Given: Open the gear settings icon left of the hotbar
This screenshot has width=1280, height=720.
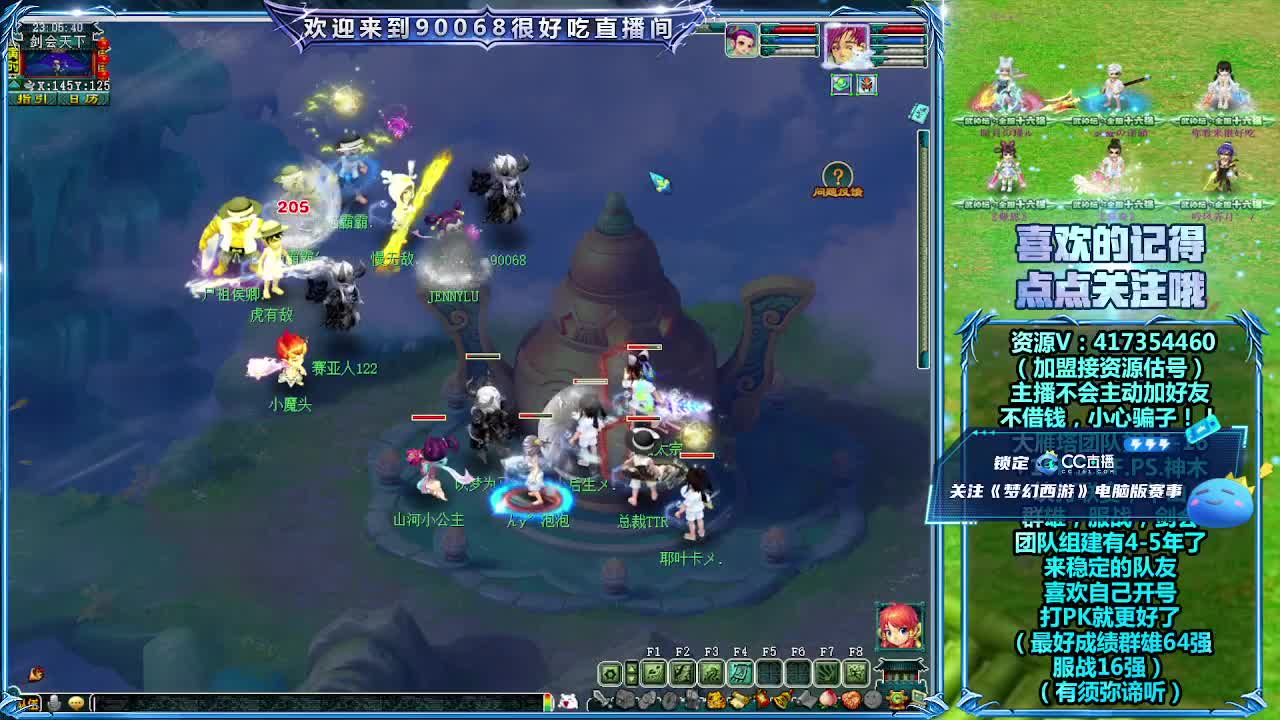Looking at the screenshot, I should pyautogui.click(x=609, y=673).
